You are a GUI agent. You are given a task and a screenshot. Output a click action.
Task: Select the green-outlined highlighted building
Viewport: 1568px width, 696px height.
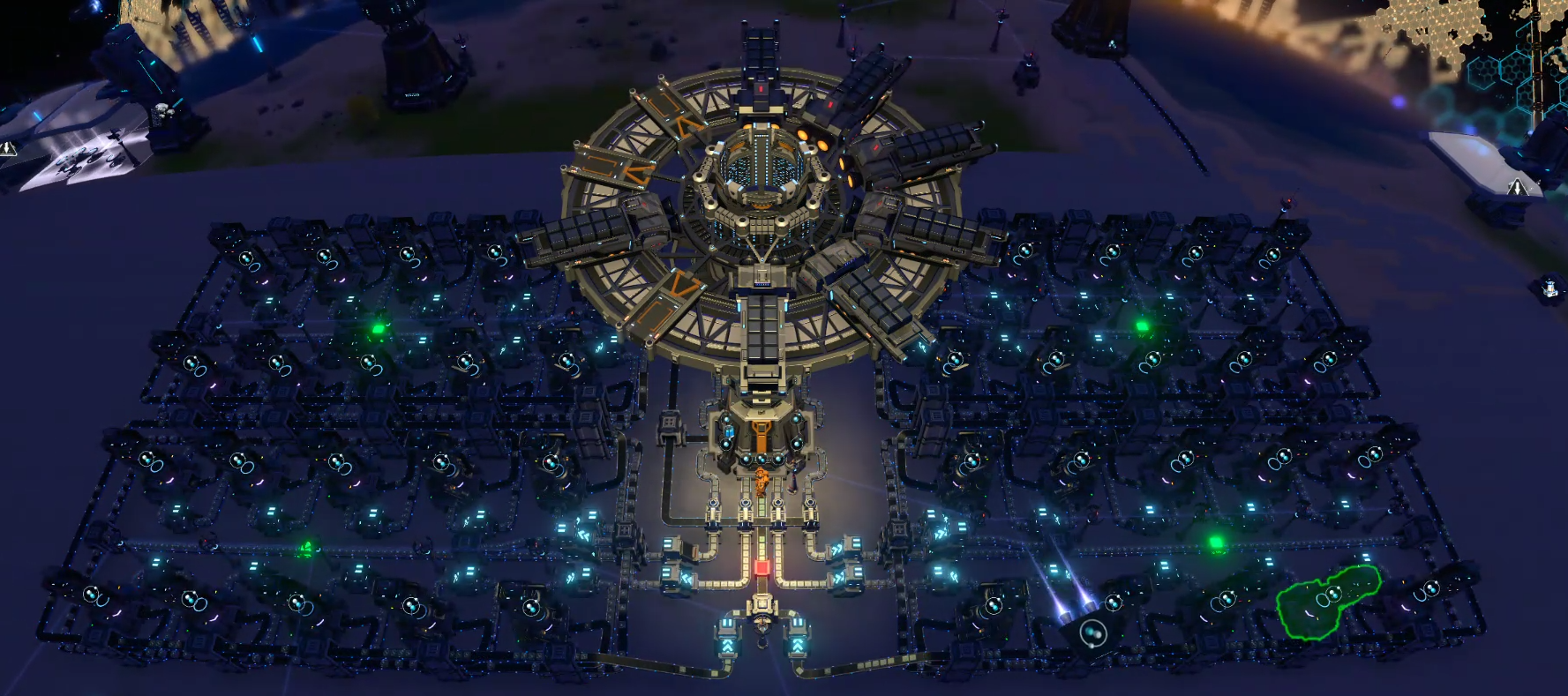[1326, 601]
